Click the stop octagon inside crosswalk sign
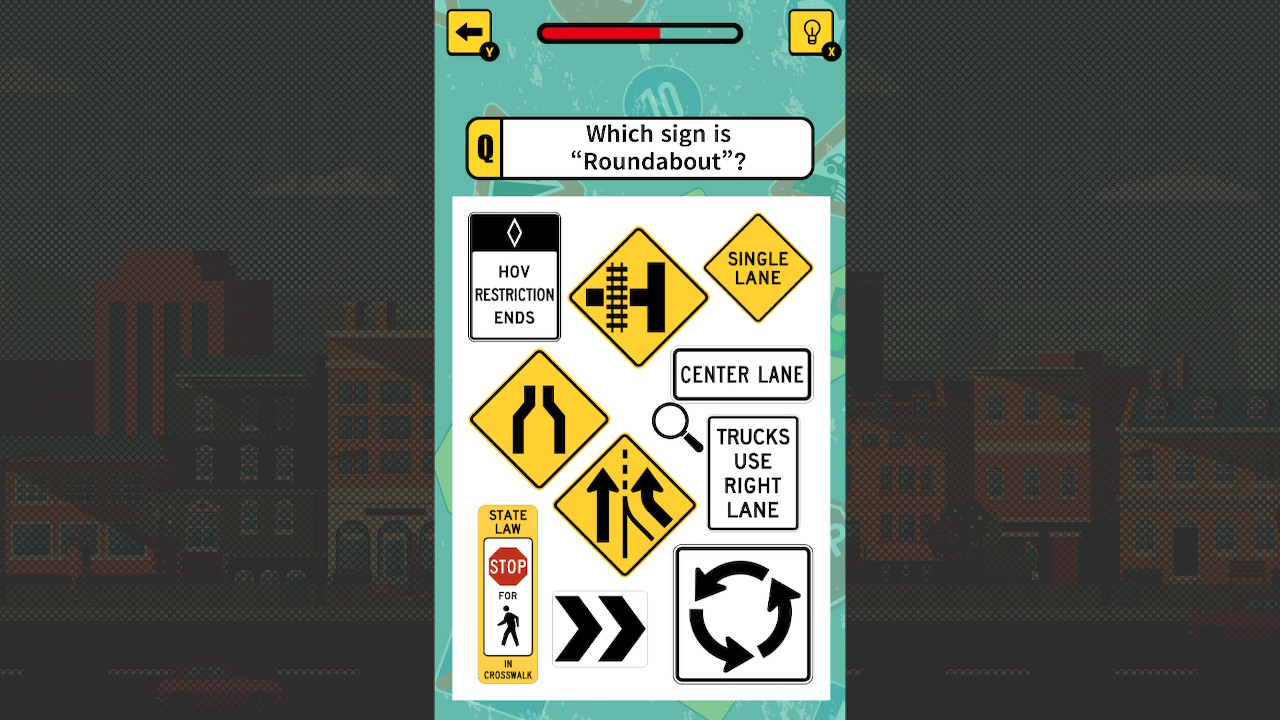Screen dimensions: 1280x720 click(509, 566)
